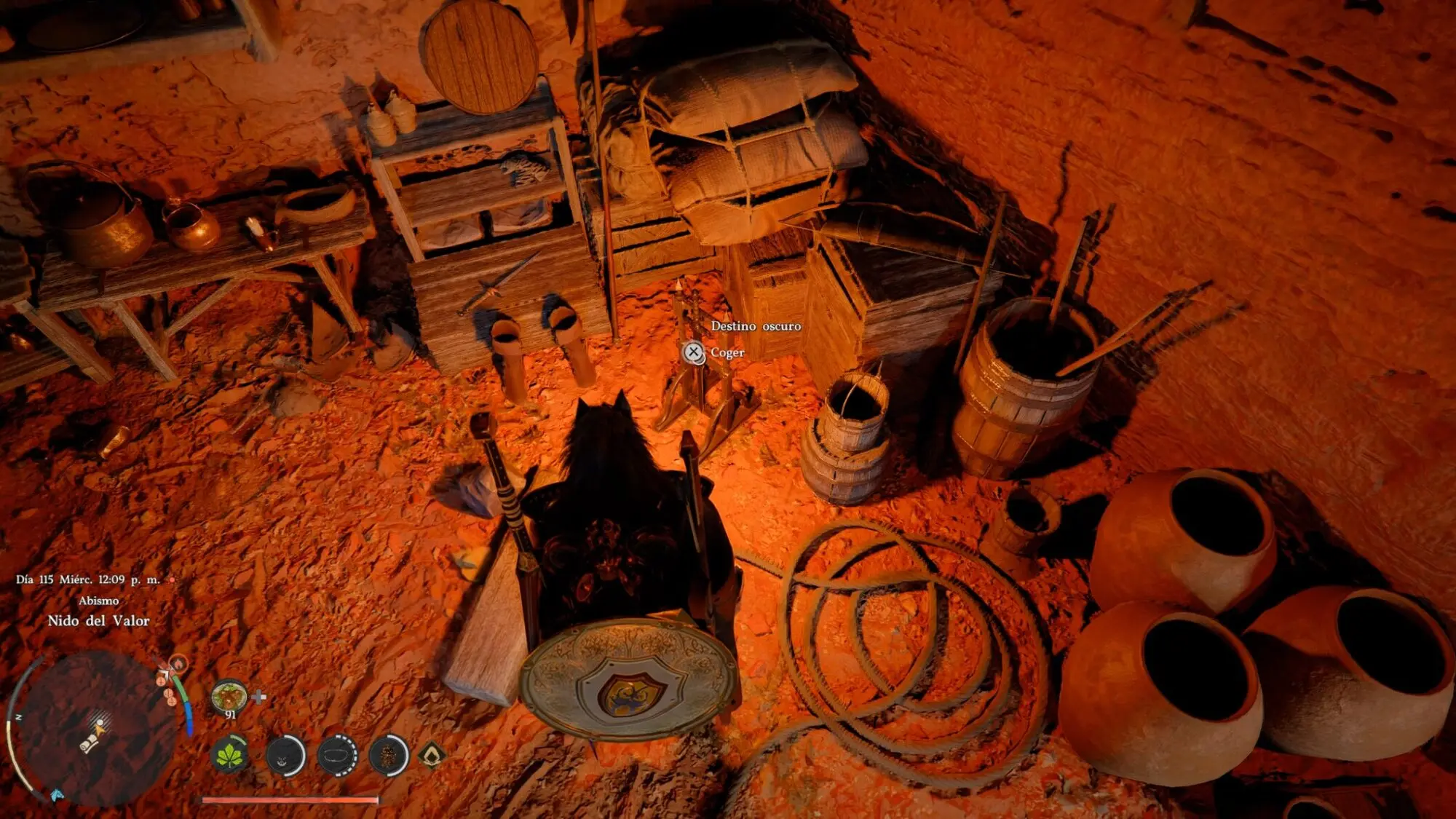Select the wolf head skill slot
Screen dimensions: 1456x819
285,756
